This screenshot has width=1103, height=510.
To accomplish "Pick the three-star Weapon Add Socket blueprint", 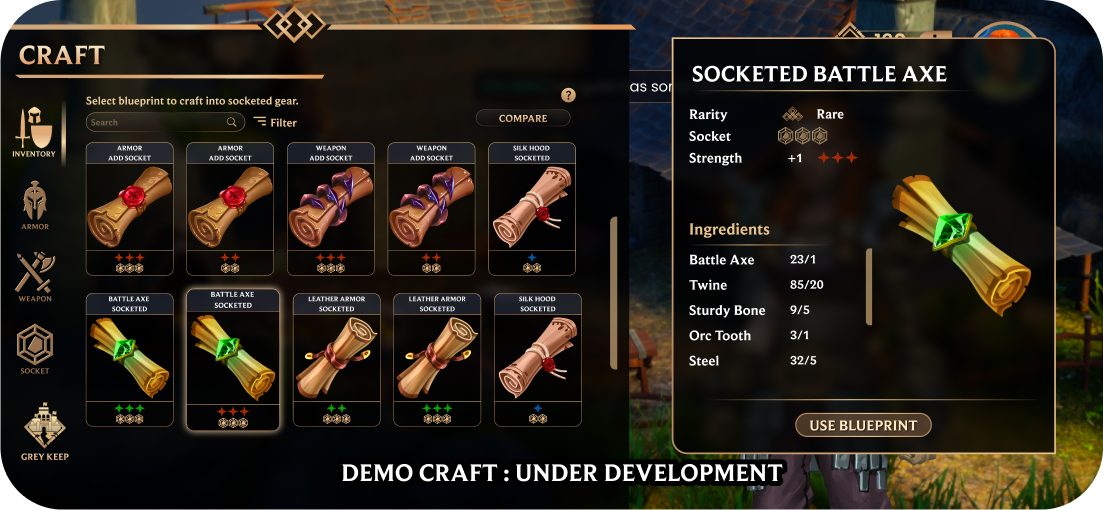I will (x=331, y=208).
